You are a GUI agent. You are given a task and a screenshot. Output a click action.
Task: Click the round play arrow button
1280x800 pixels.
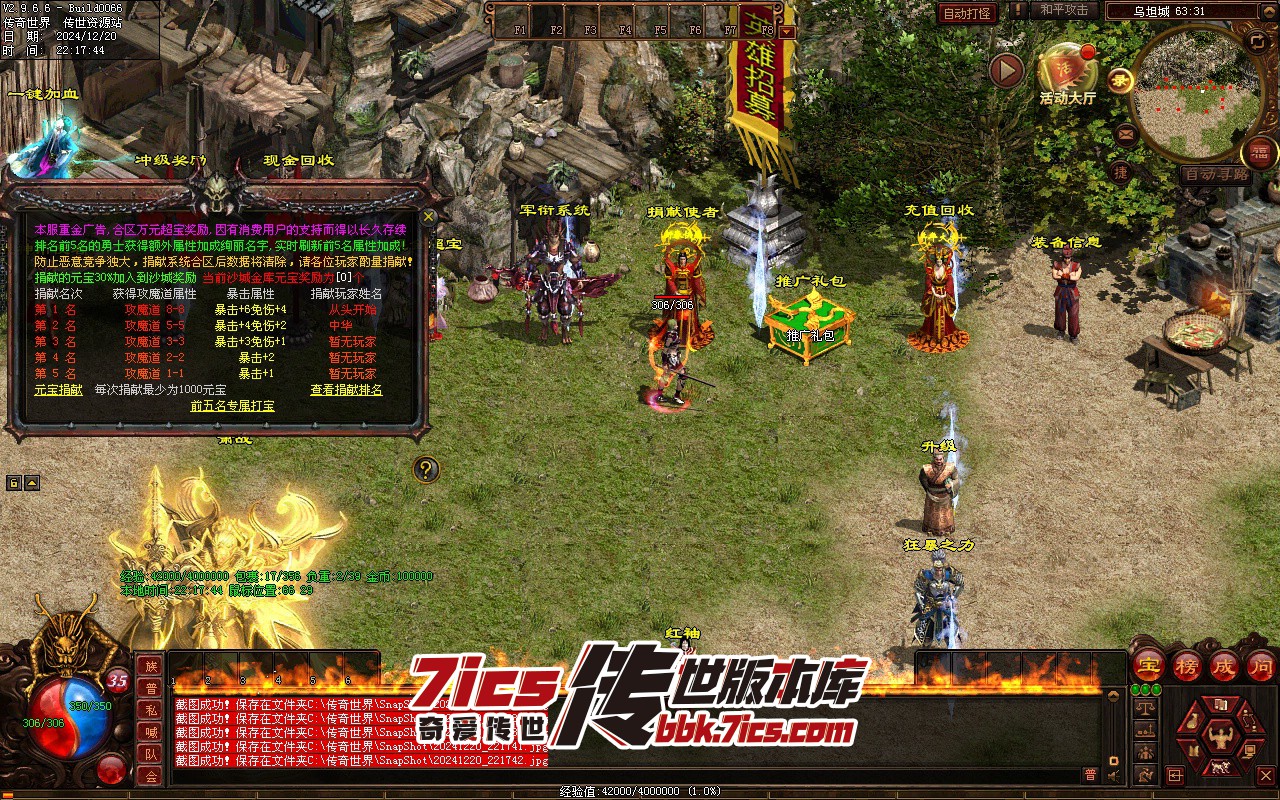point(1006,70)
